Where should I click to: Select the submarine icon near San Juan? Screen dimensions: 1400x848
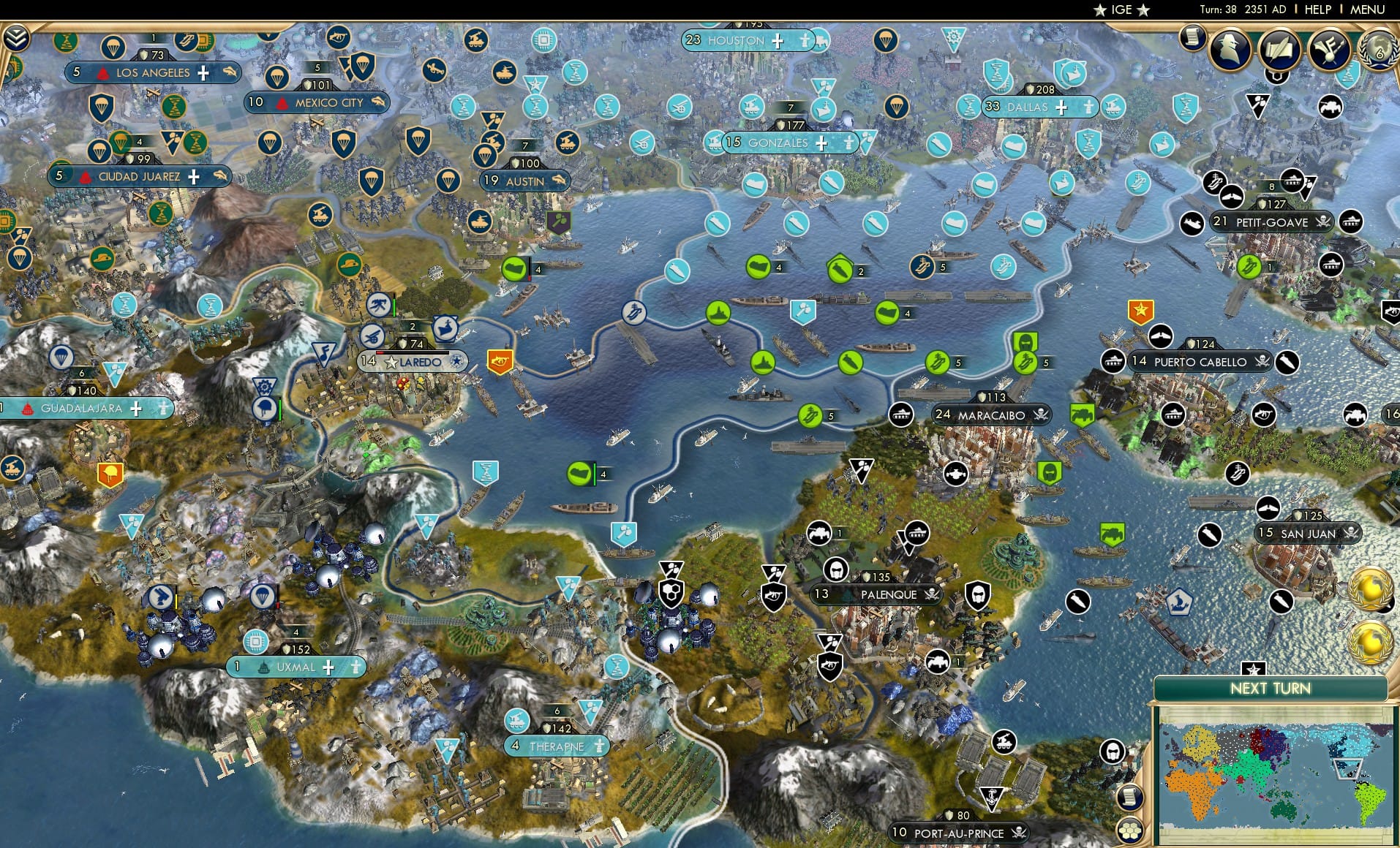point(1210,535)
